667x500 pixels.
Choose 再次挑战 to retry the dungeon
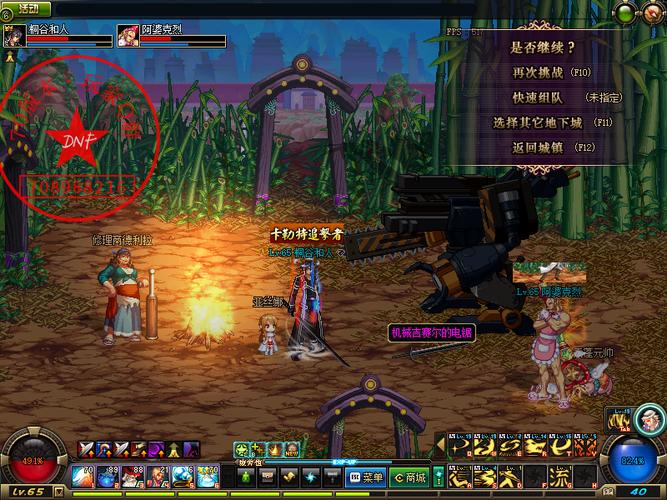tap(539, 72)
